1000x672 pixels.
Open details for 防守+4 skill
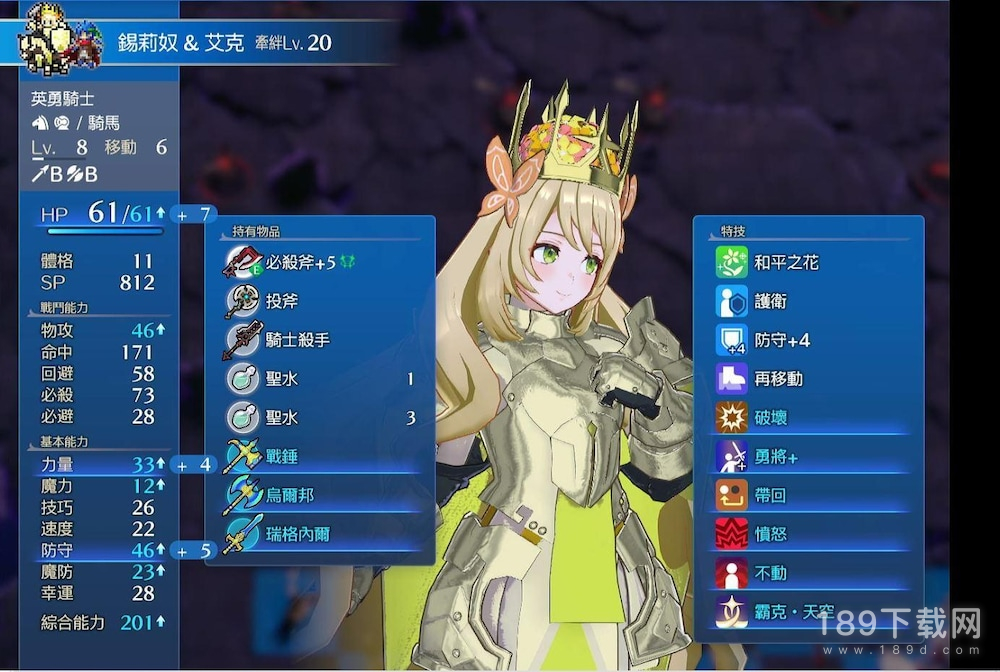click(x=782, y=340)
